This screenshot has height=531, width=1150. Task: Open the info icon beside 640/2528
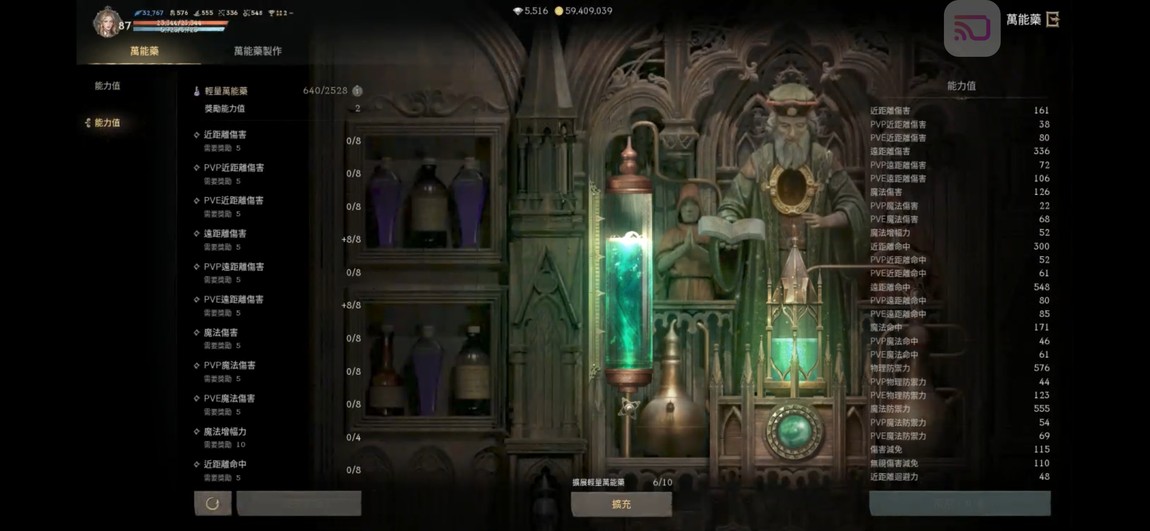pyautogui.click(x=357, y=91)
